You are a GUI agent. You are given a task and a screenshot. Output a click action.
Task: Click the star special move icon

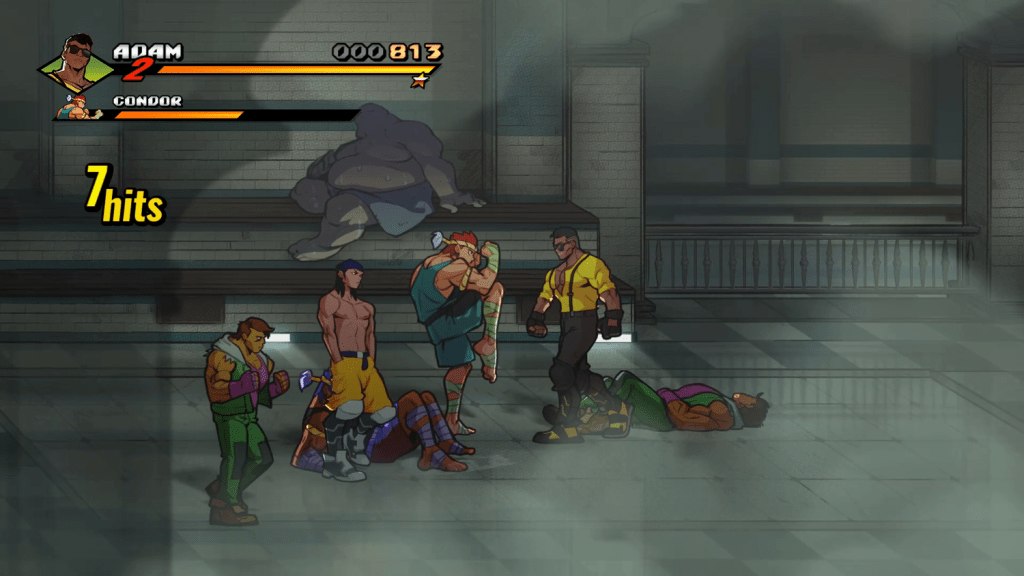(419, 81)
